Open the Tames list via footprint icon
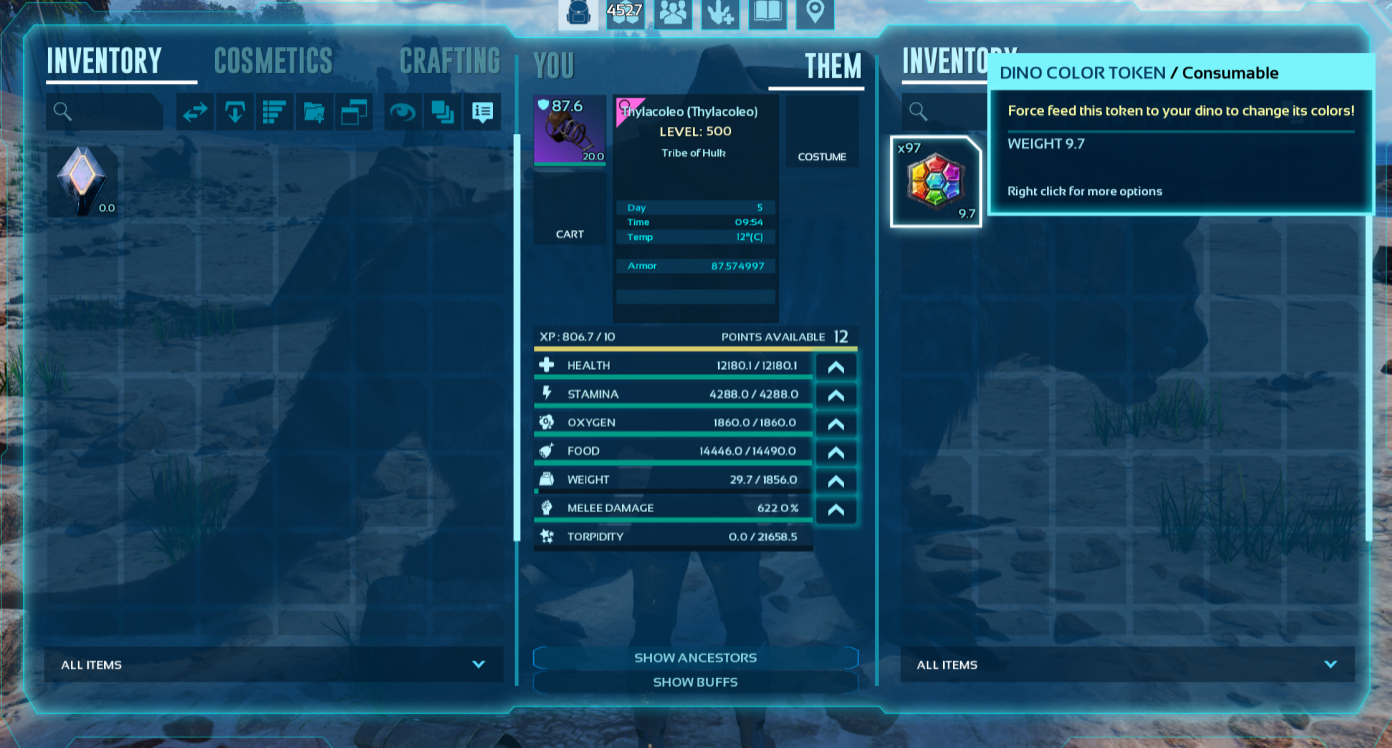 click(720, 14)
